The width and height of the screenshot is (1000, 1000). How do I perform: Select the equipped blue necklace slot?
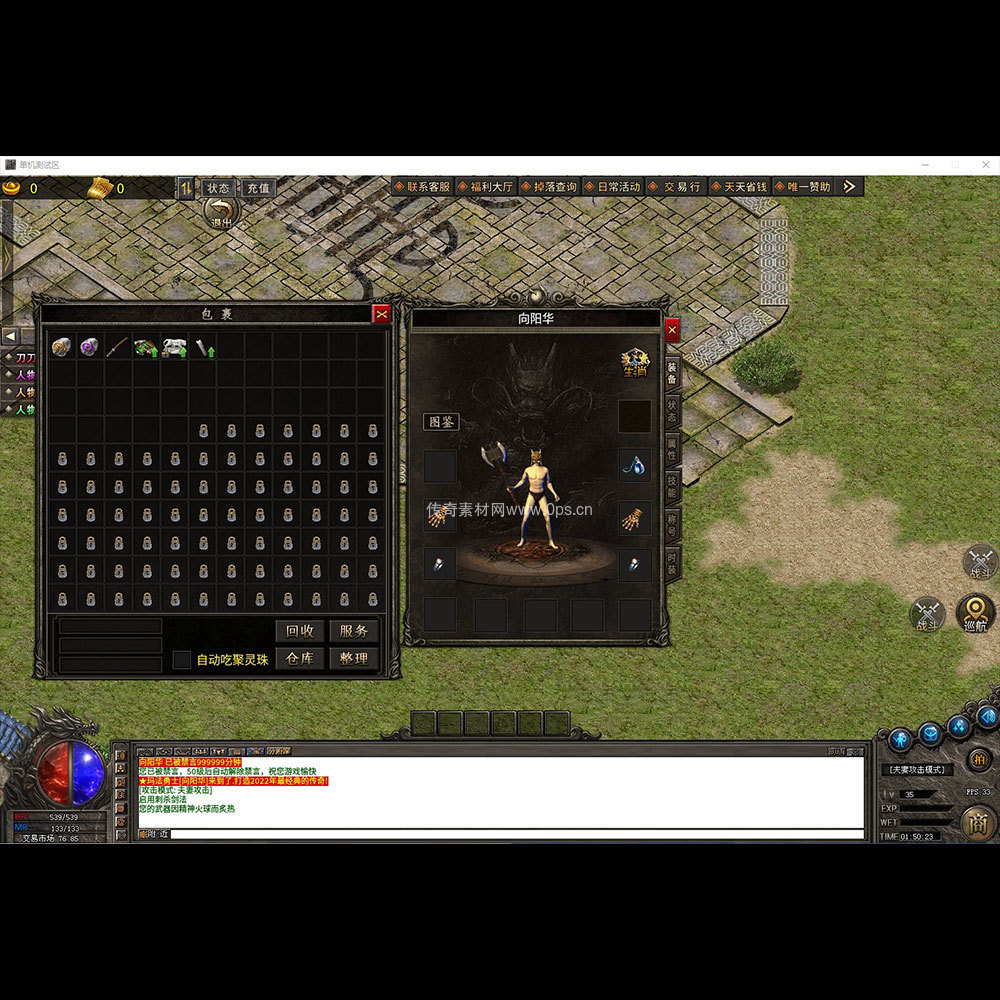pyautogui.click(x=634, y=464)
